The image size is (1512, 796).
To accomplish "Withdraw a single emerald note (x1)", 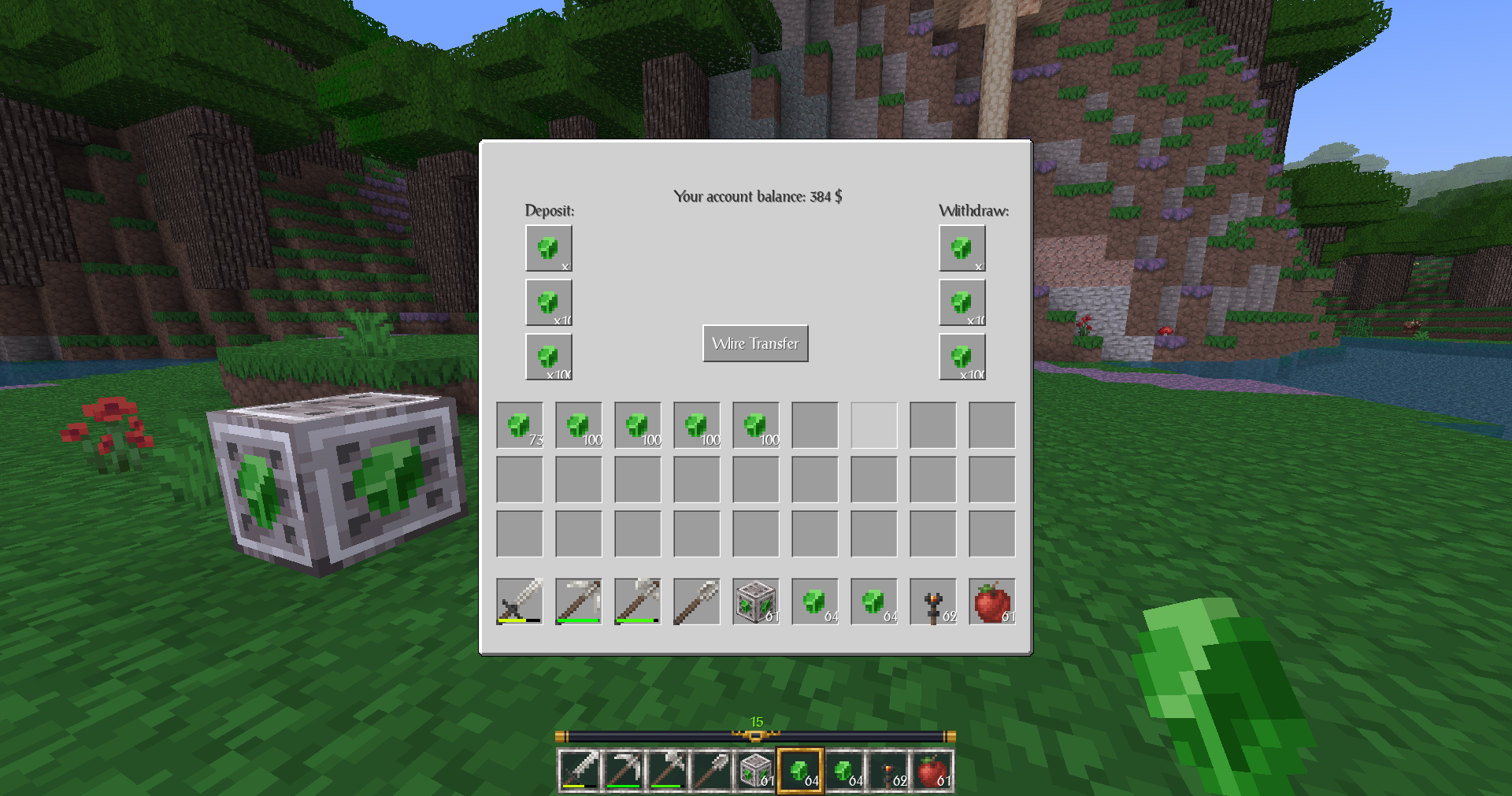I will (962, 248).
